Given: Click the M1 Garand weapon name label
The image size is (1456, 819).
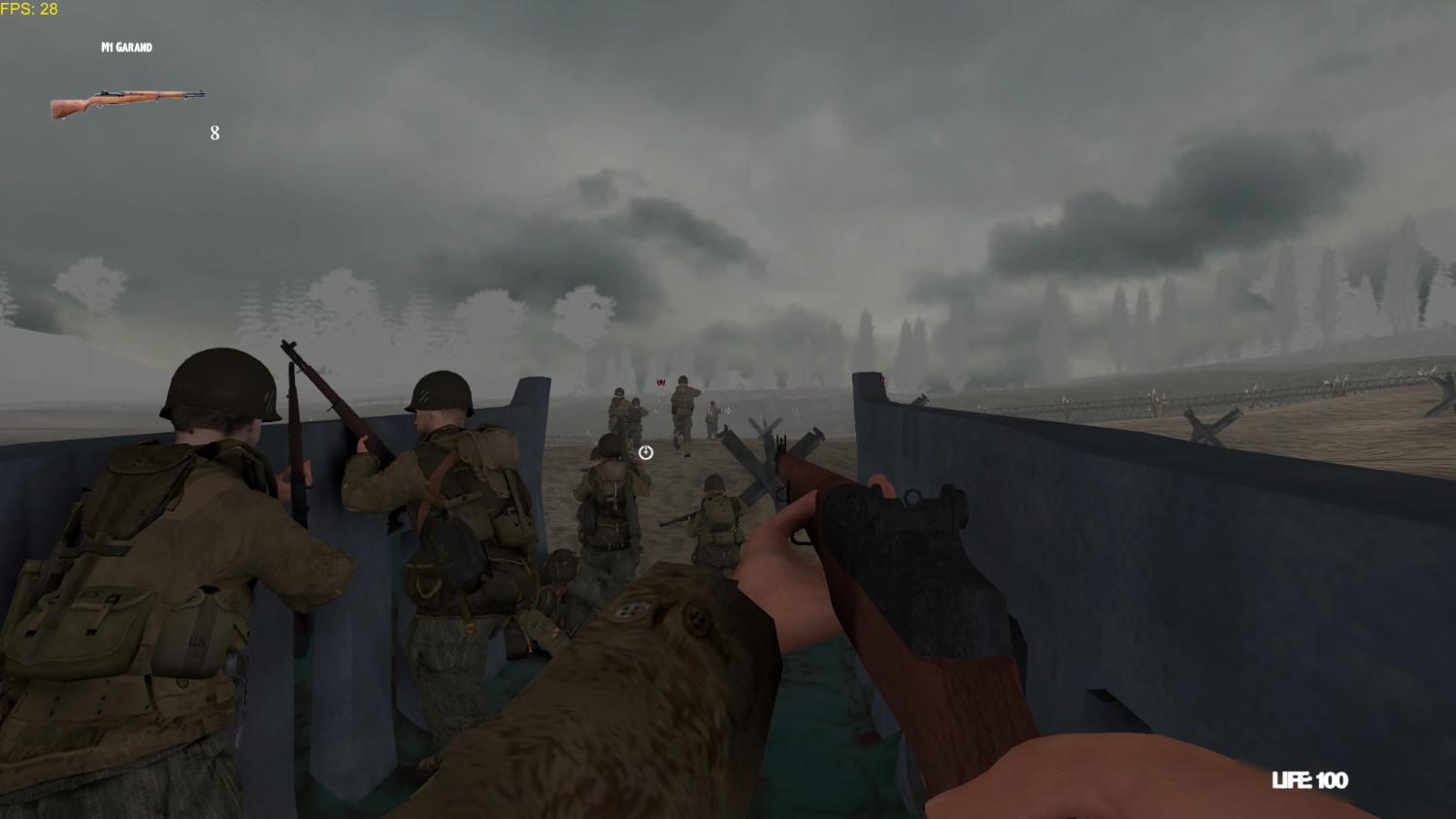Looking at the screenshot, I should coord(124,46).
